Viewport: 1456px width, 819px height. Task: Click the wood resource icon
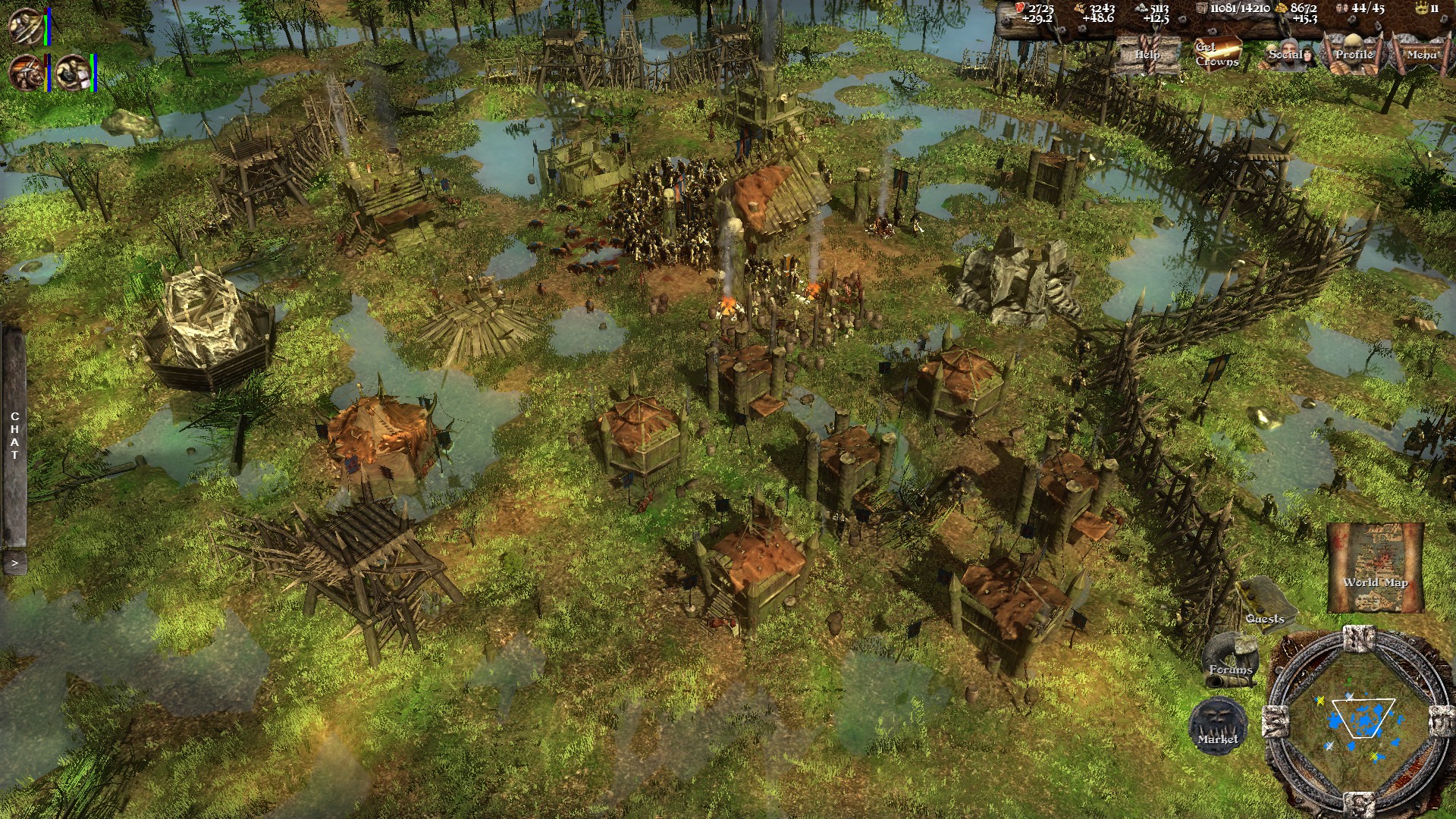click(x=1081, y=8)
